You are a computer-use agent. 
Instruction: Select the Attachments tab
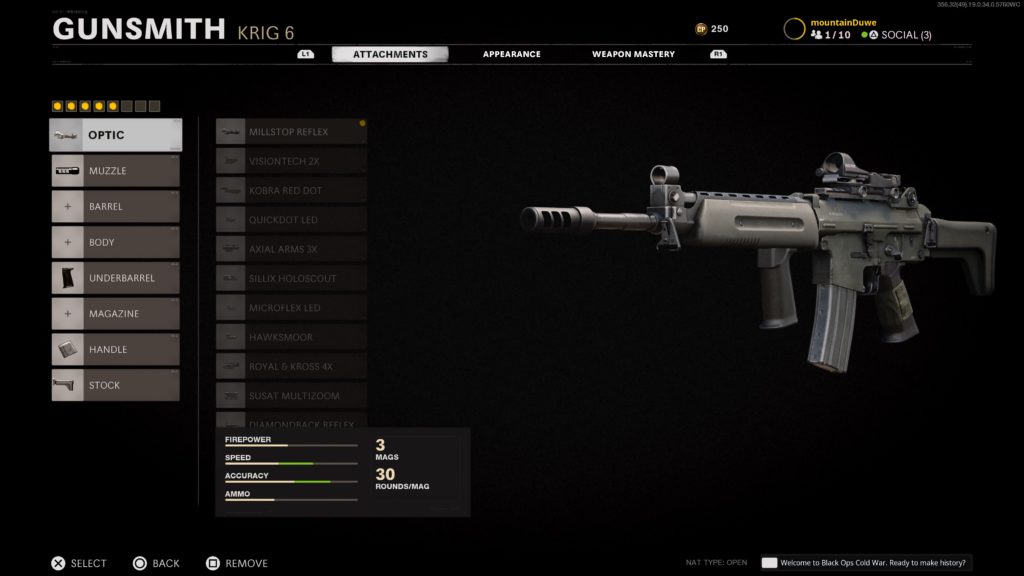click(390, 54)
